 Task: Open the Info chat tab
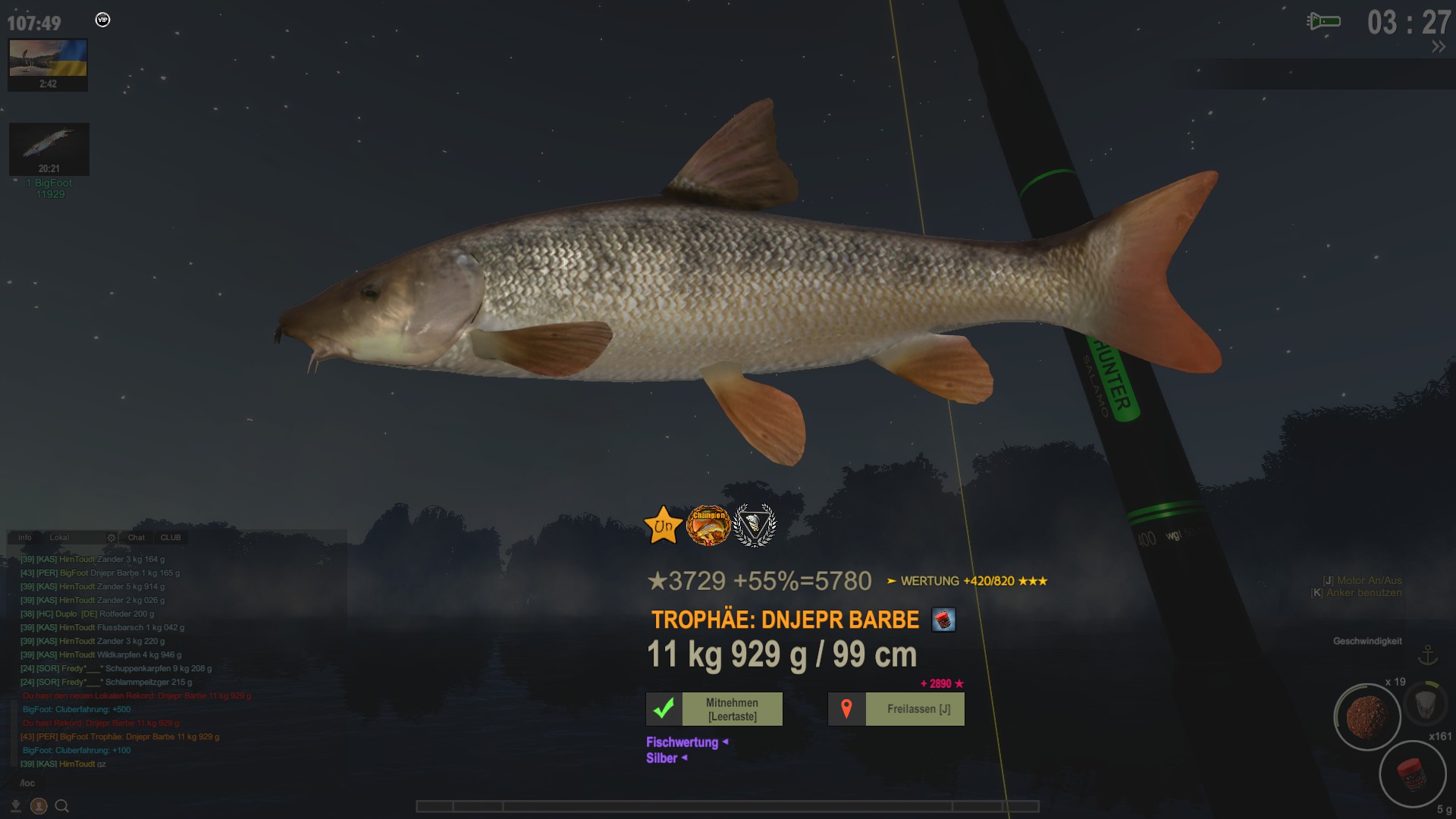pyautogui.click(x=25, y=538)
